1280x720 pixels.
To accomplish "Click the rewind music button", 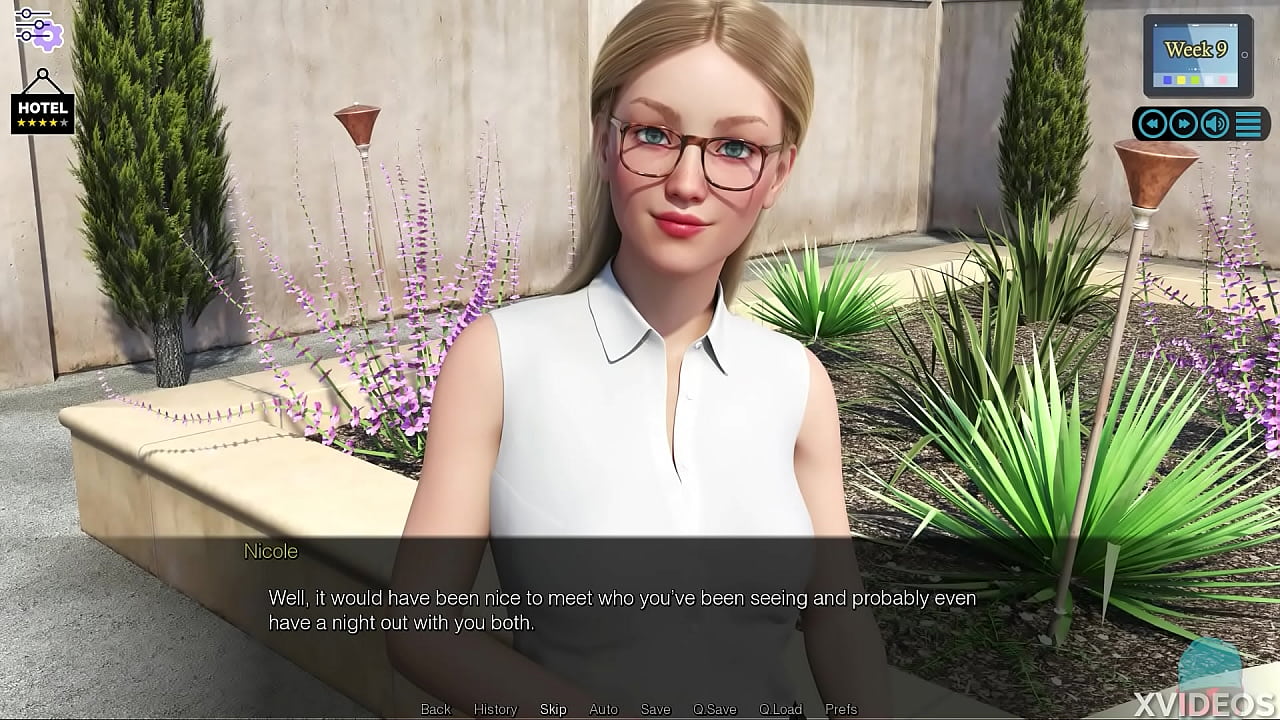I will (1153, 124).
